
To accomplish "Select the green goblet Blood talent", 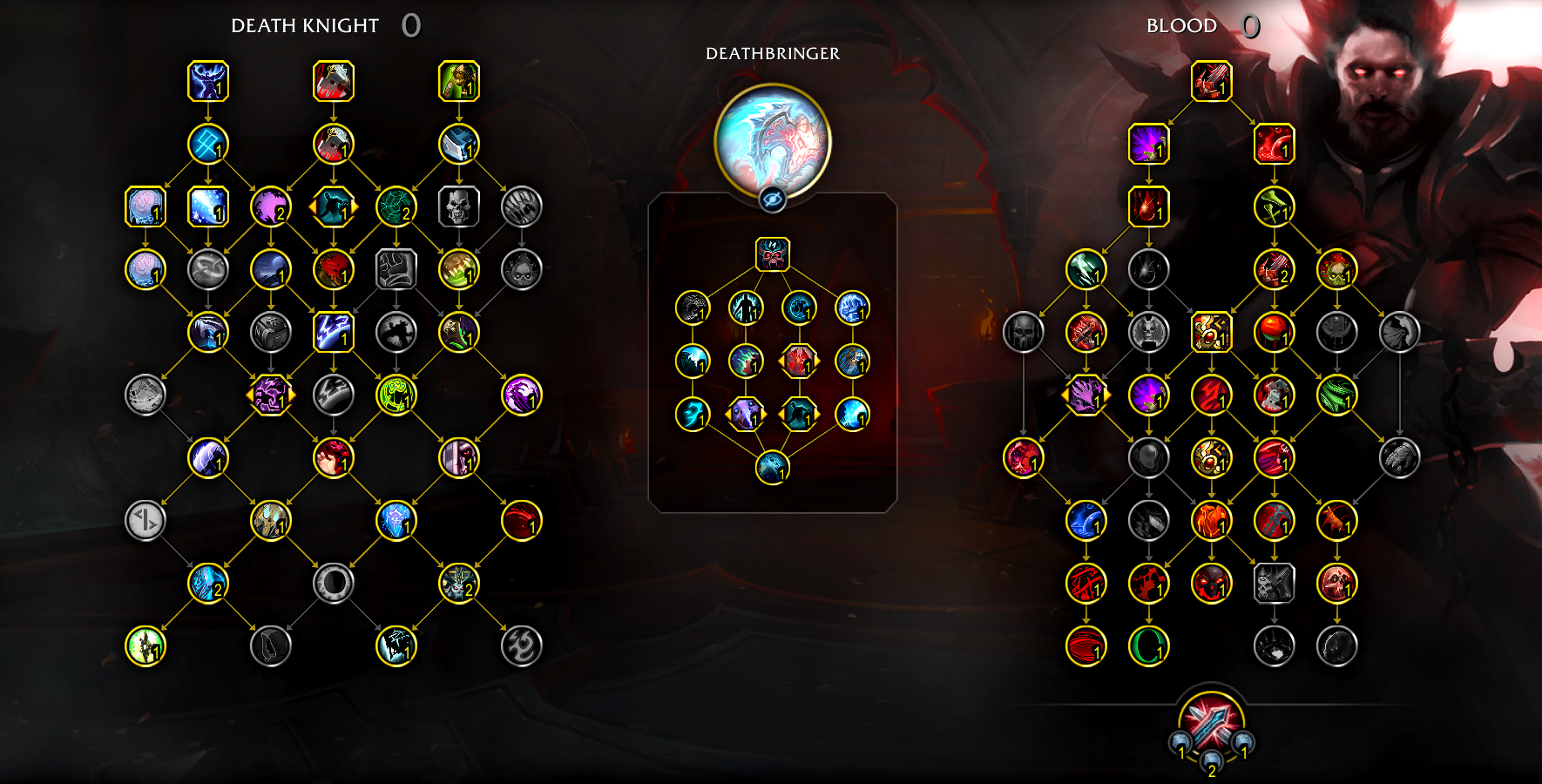I will point(1274,207).
